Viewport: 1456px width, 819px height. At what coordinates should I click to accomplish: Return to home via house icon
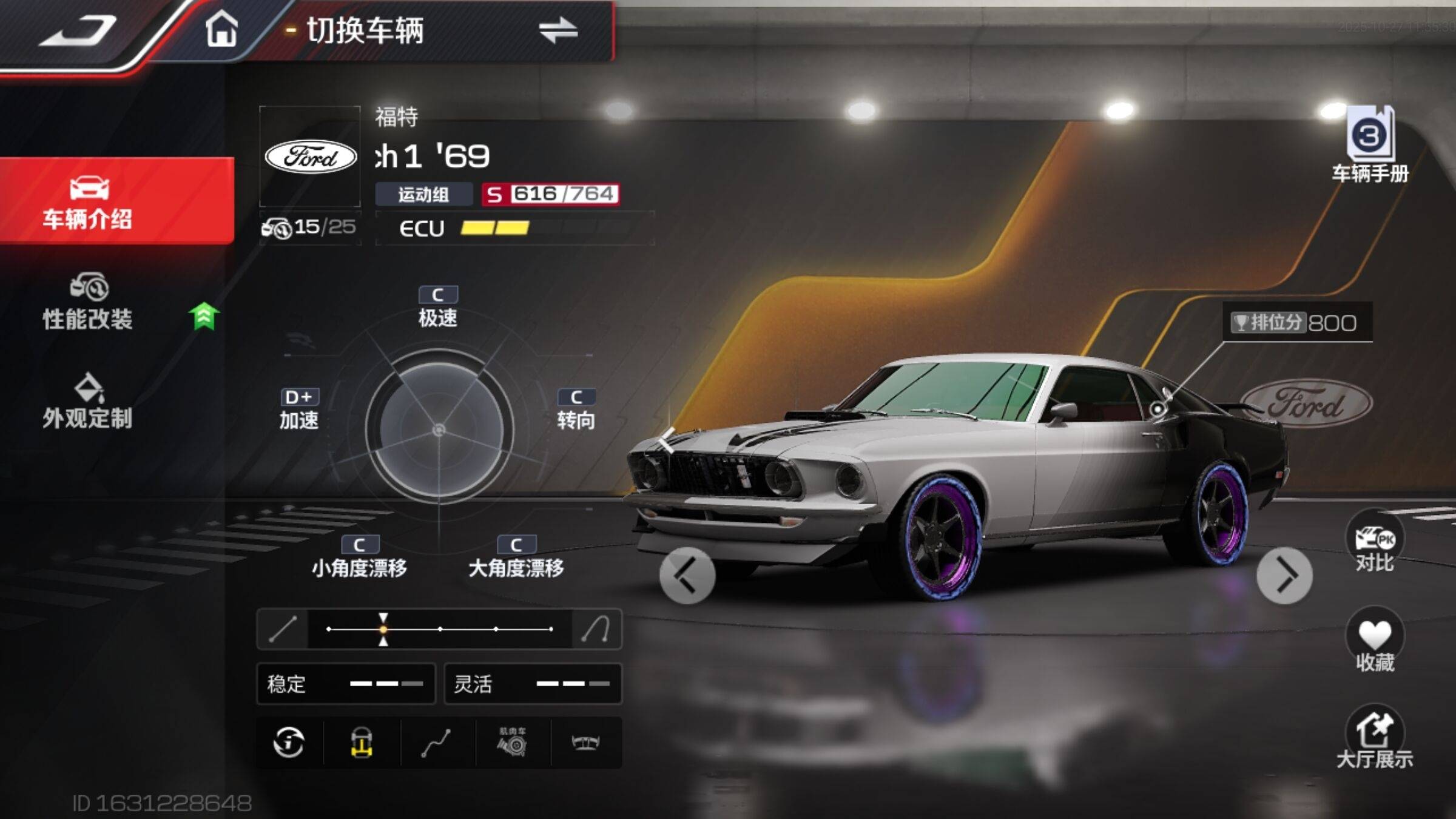pos(221,29)
